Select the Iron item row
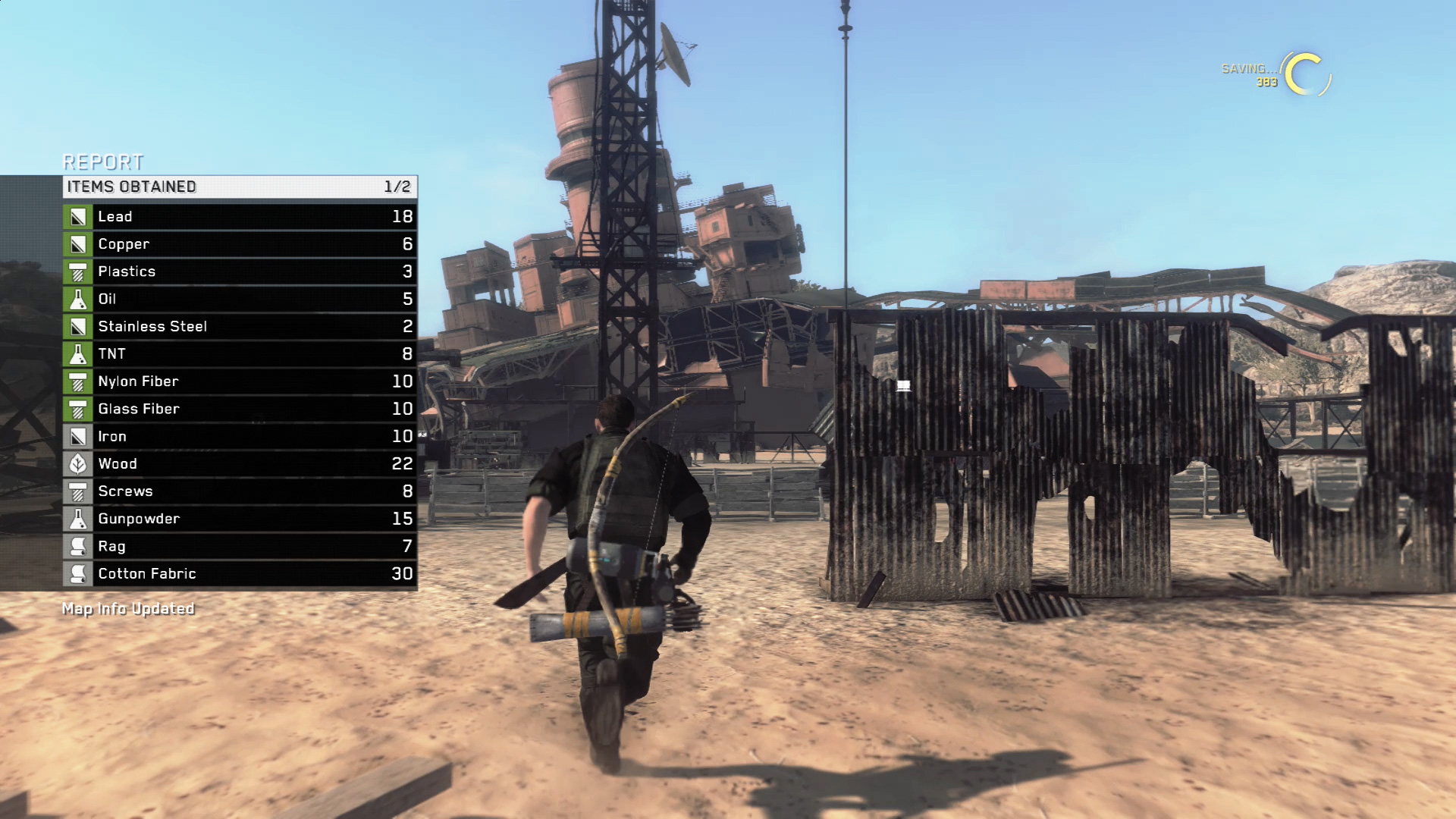This screenshot has width=1456, height=819. coord(240,437)
